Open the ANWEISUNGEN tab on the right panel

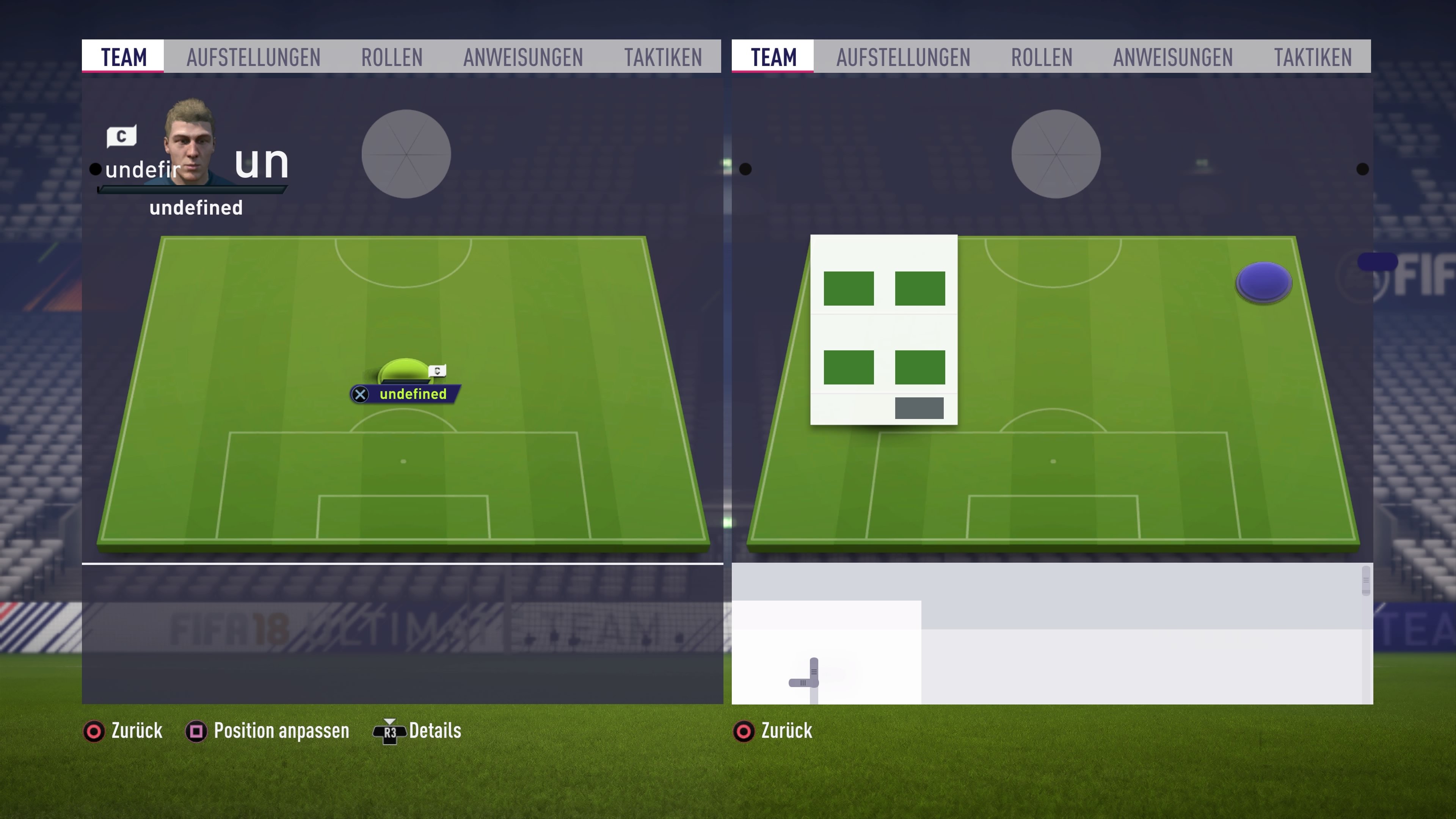pos(1173,56)
